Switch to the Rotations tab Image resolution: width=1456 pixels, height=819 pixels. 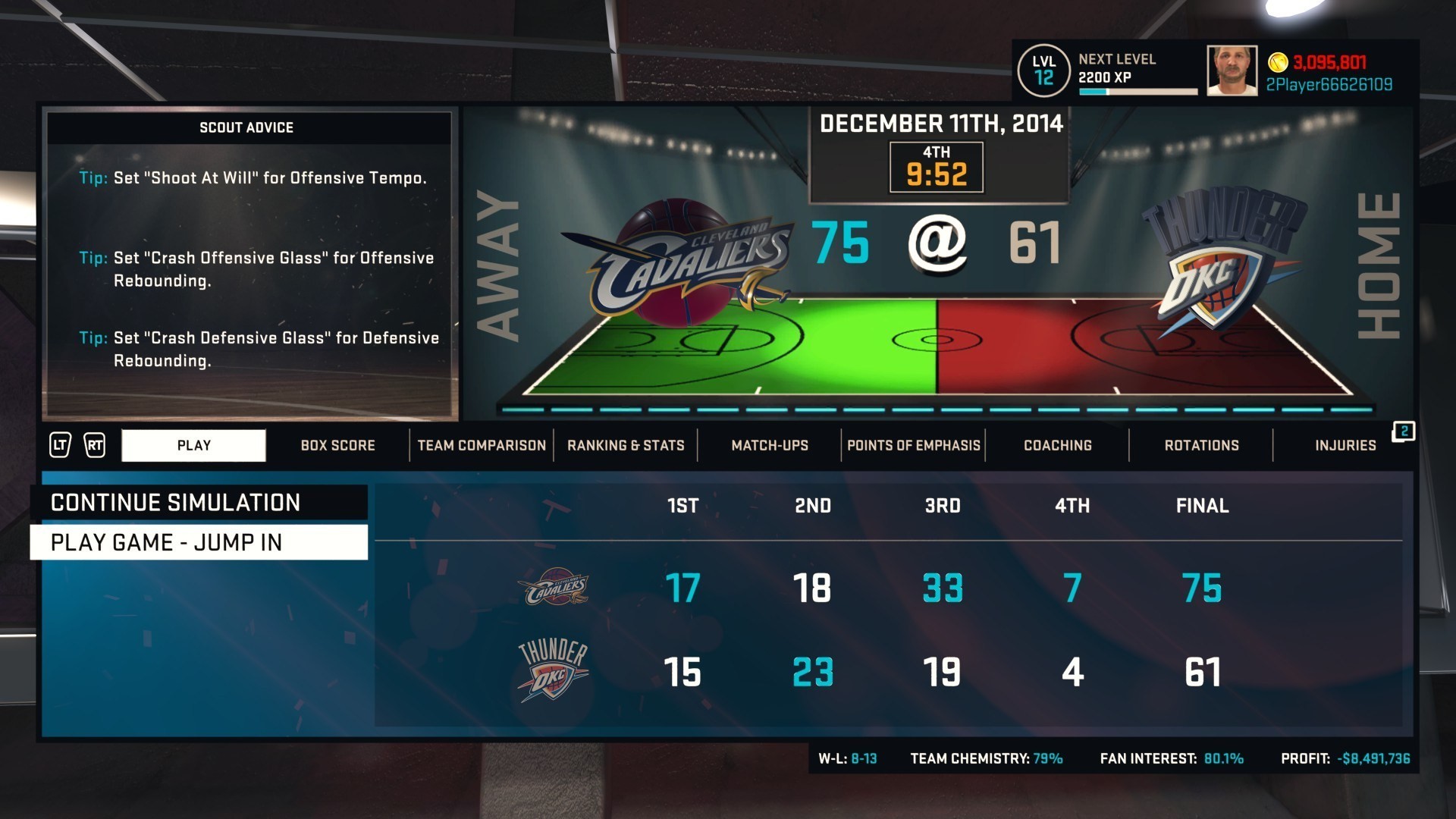(x=1201, y=446)
